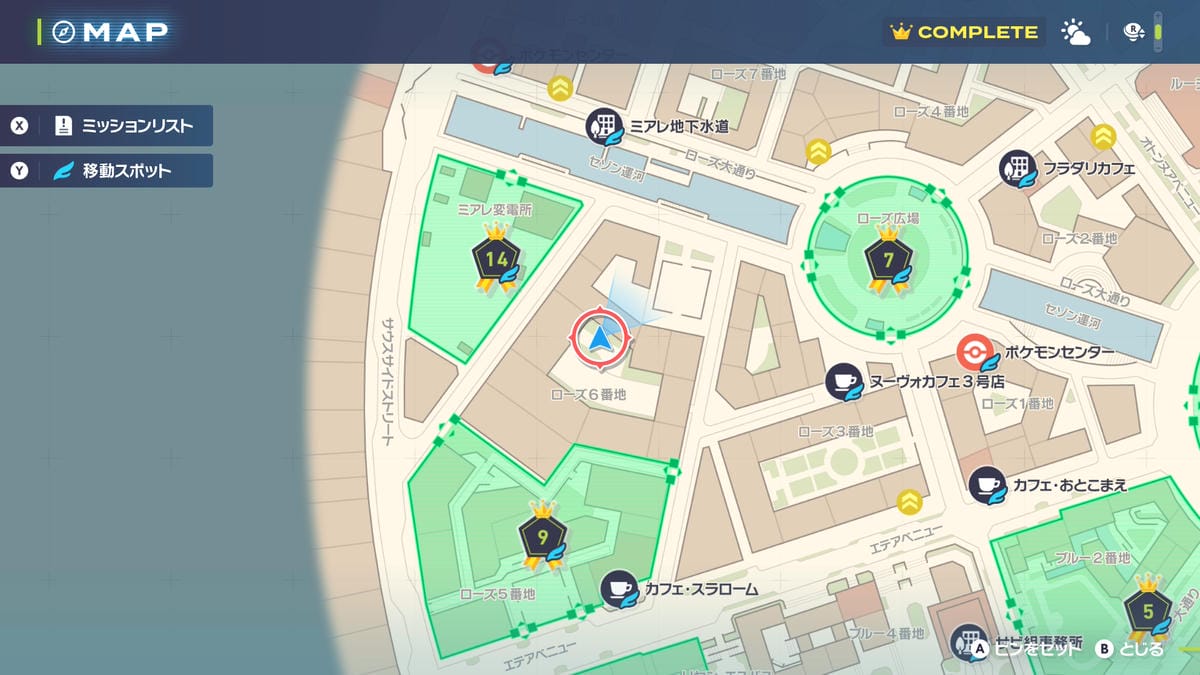
Task: Open the ミッションリスト mission list
Action: 108,126
